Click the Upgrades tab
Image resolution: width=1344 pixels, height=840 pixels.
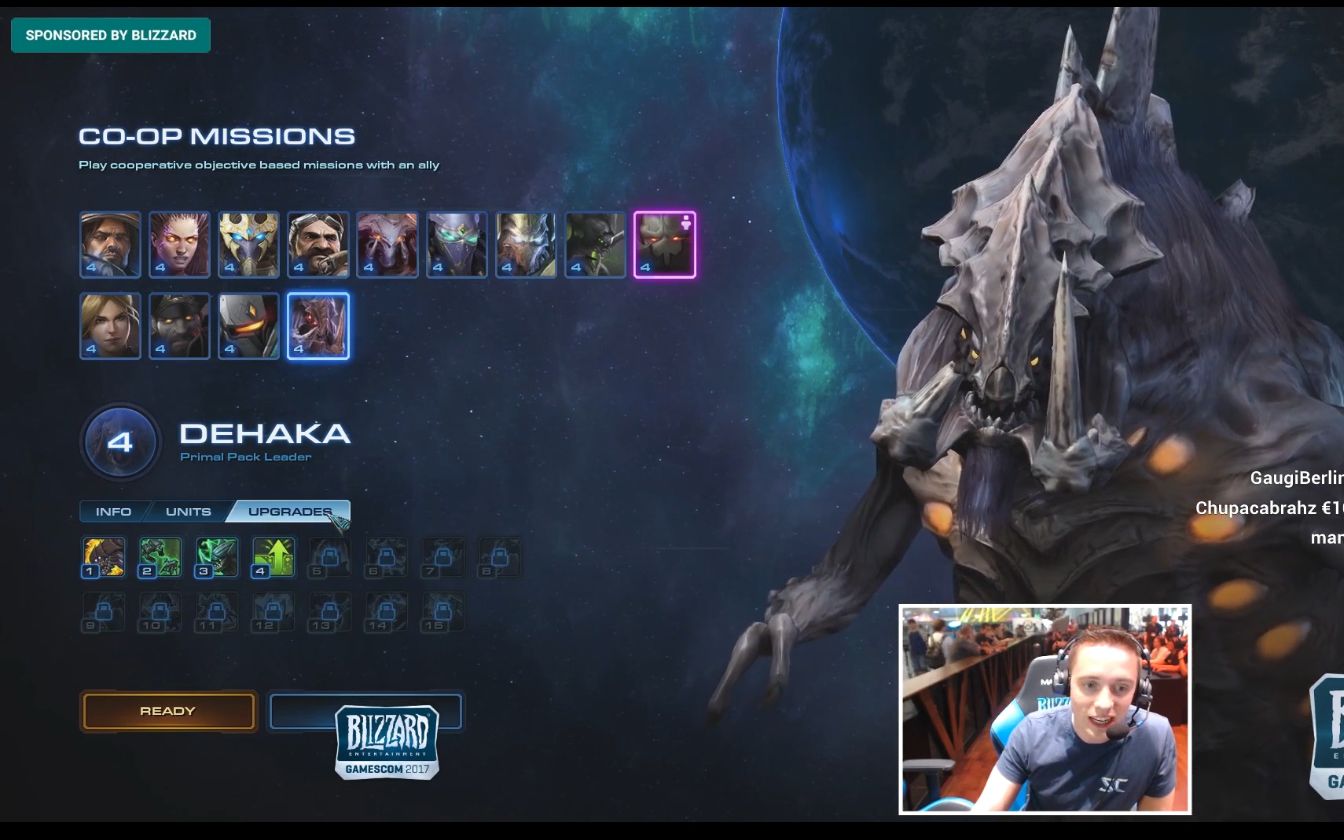[288, 512]
